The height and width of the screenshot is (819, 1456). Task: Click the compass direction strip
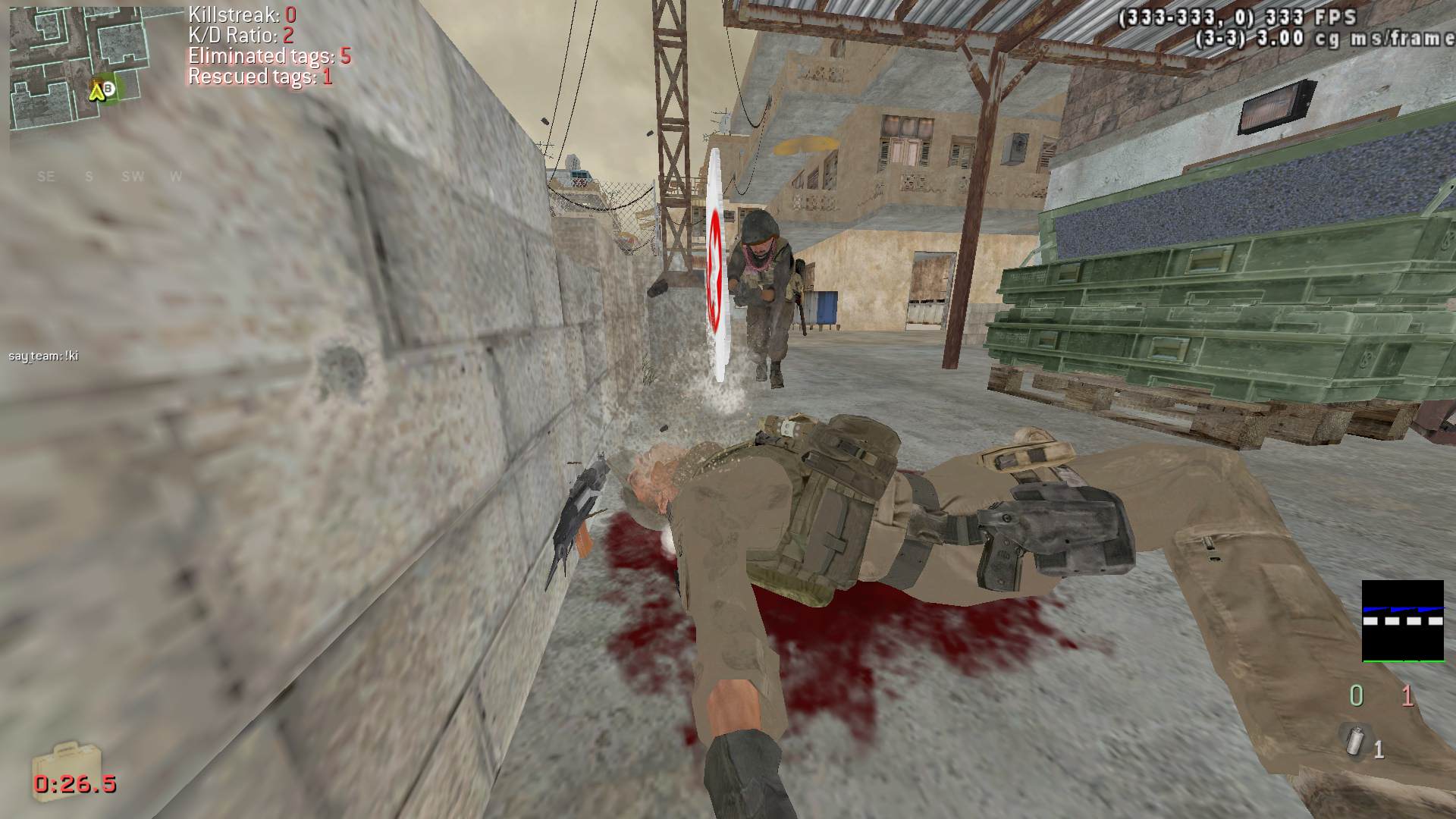point(111,177)
